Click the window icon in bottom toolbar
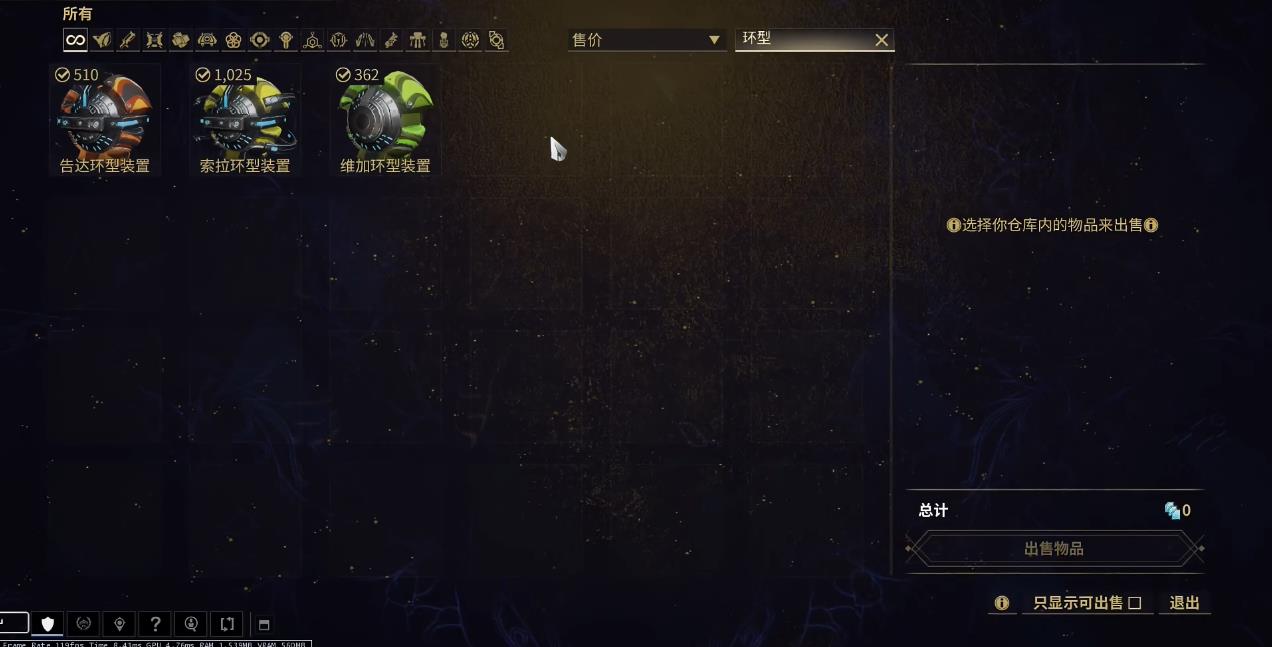 [264, 625]
